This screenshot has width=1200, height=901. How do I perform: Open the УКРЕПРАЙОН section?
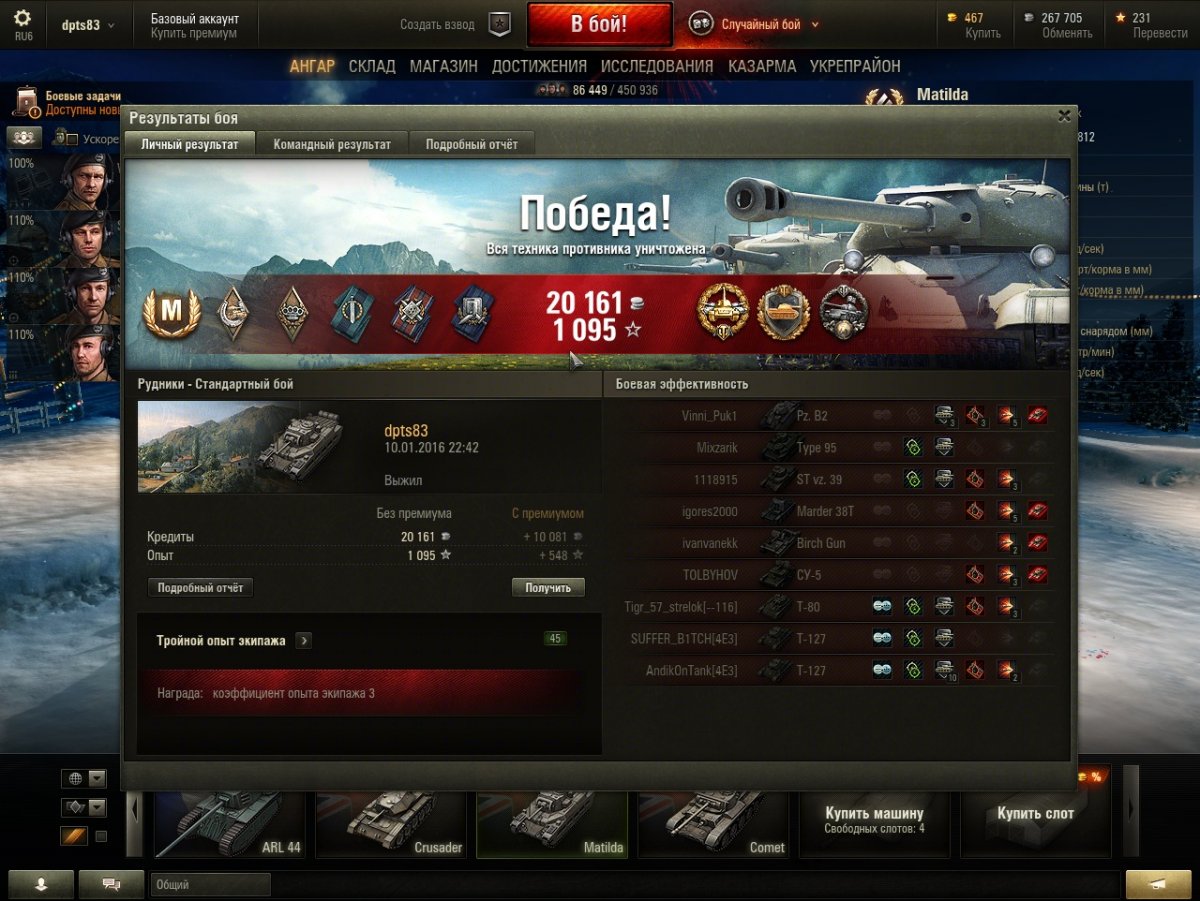click(855, 66)
